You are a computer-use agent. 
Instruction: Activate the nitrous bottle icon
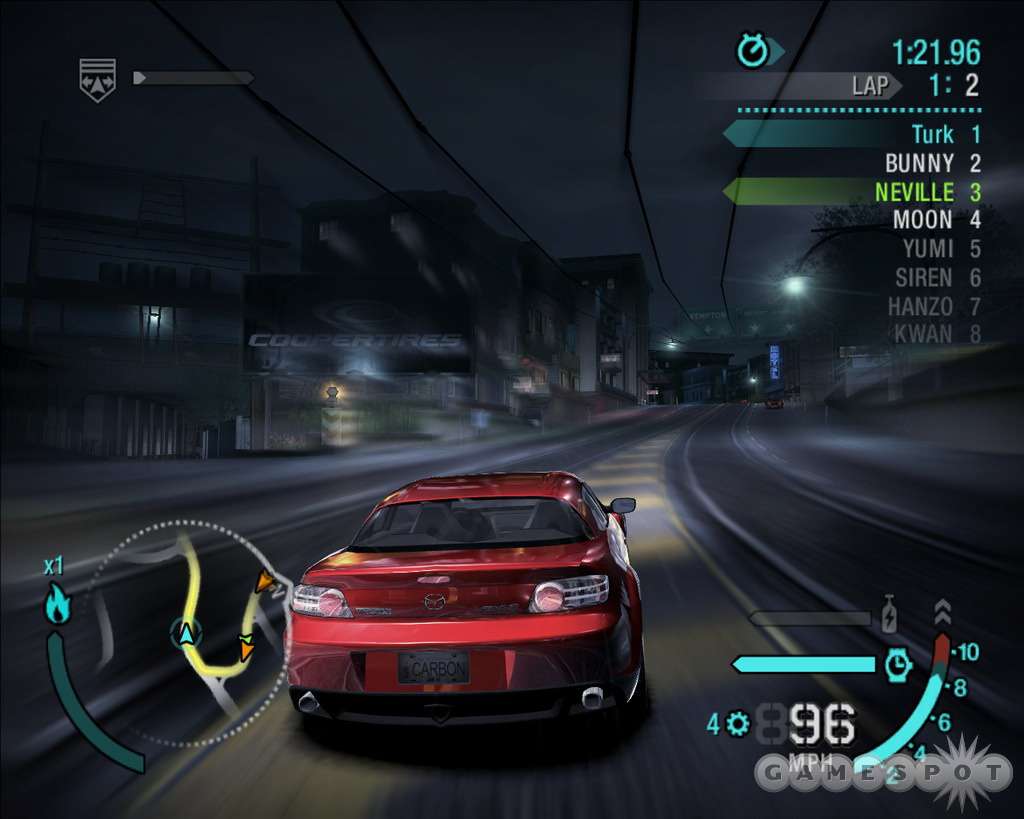click(x=889, y=614)
